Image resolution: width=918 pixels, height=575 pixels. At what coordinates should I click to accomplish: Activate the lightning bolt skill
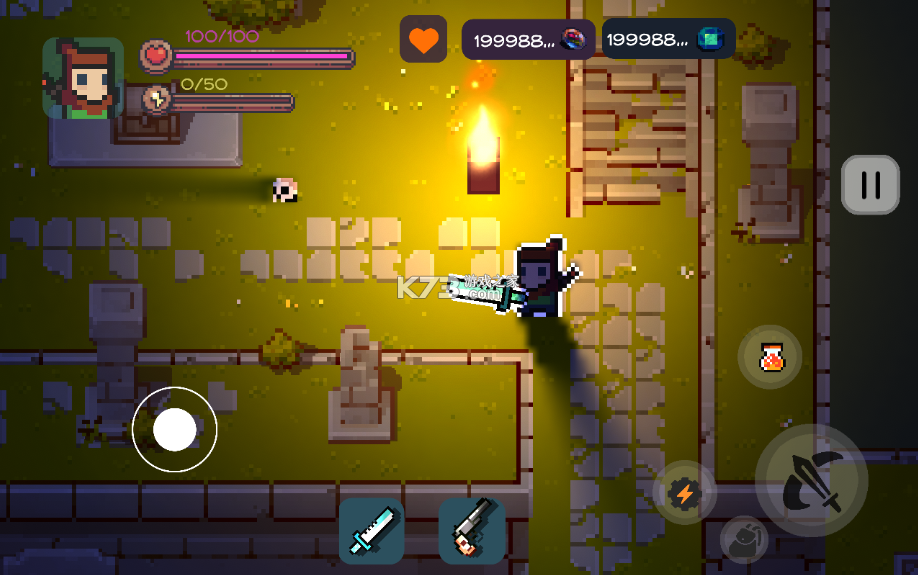coord(684,492)
